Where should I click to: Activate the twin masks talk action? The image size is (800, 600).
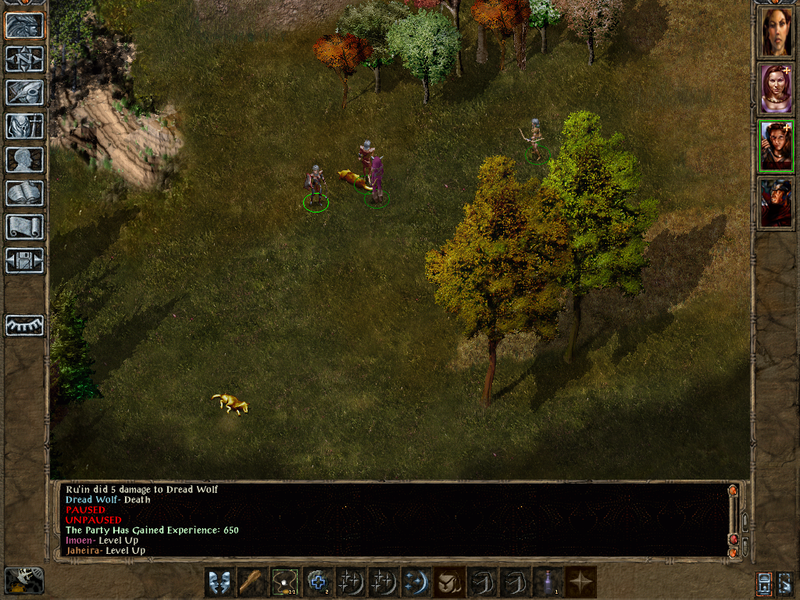[220, 581]
